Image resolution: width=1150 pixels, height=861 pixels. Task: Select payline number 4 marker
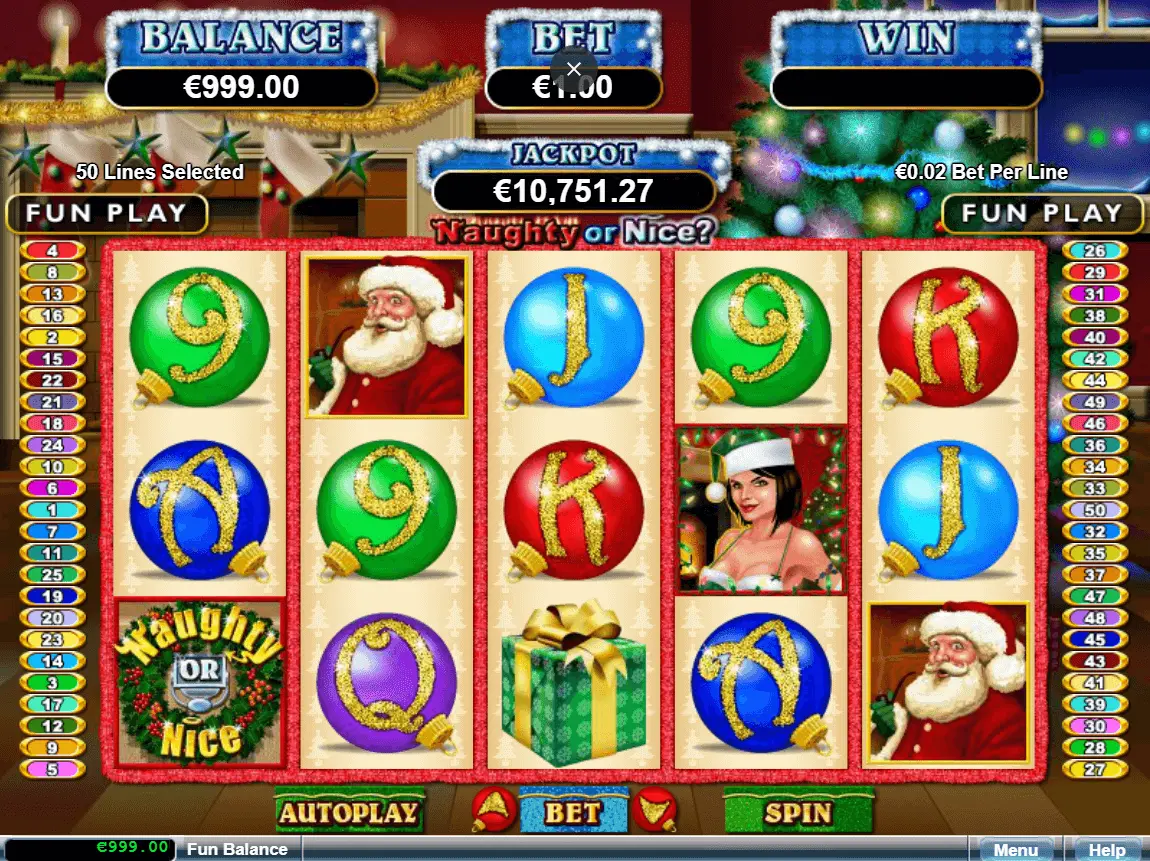pos(52,250)
